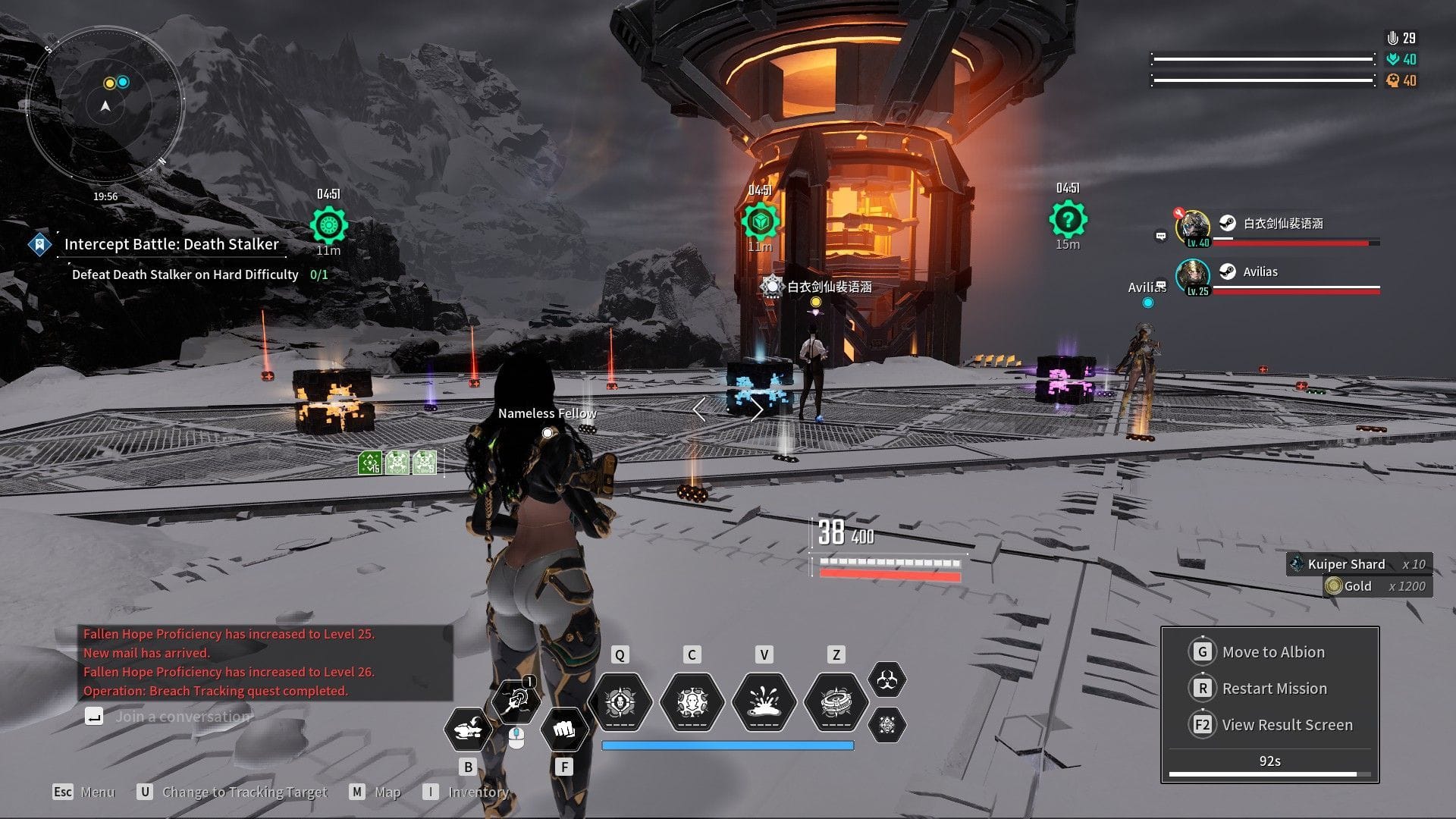
Task: Choose Move to Albion in the action panel
Action: click(1273, 651)
